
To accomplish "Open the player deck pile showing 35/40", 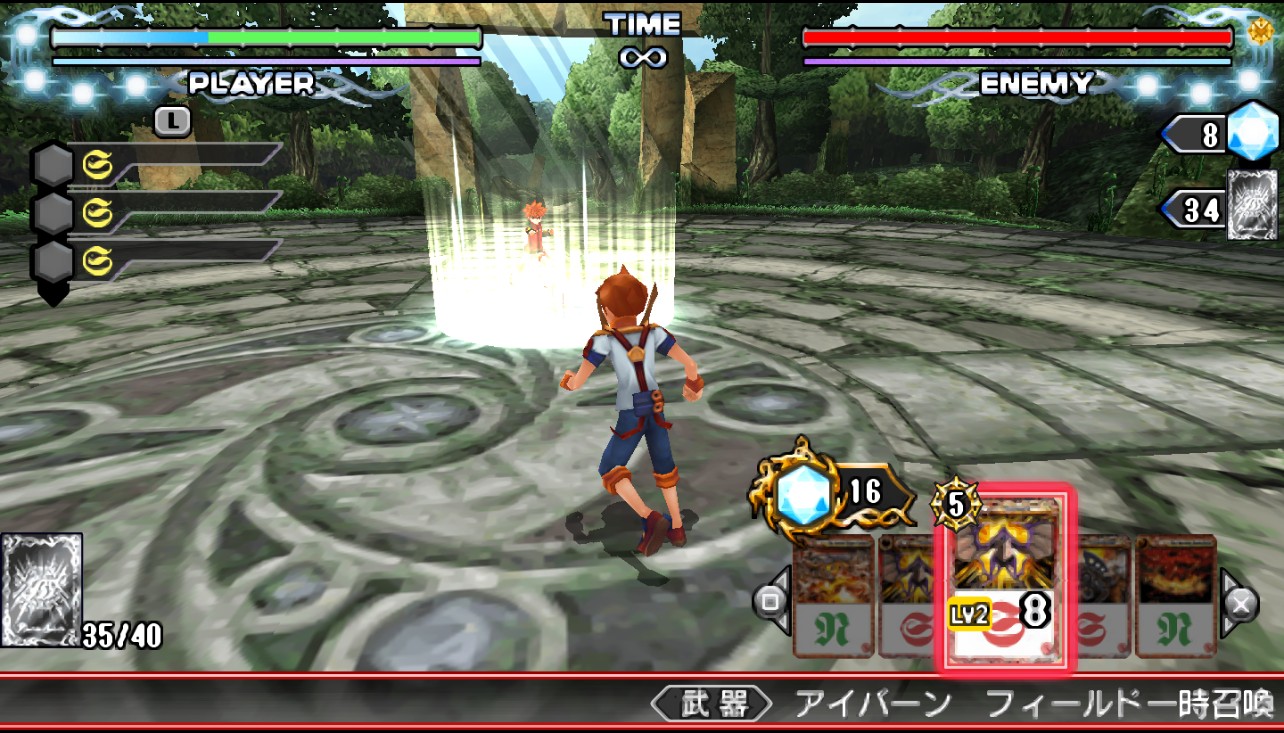I will coord(42,591).
